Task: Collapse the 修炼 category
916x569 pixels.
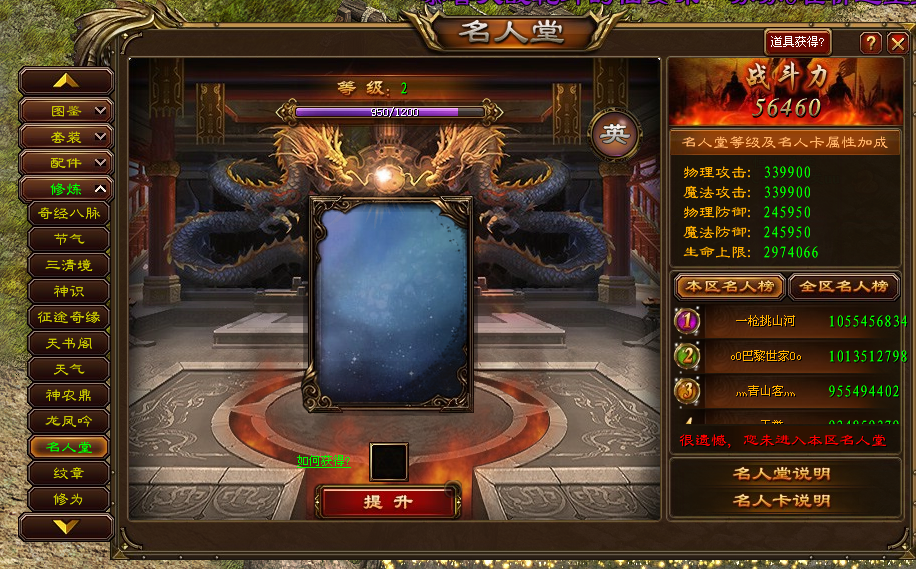Action: tap(66, 188)
